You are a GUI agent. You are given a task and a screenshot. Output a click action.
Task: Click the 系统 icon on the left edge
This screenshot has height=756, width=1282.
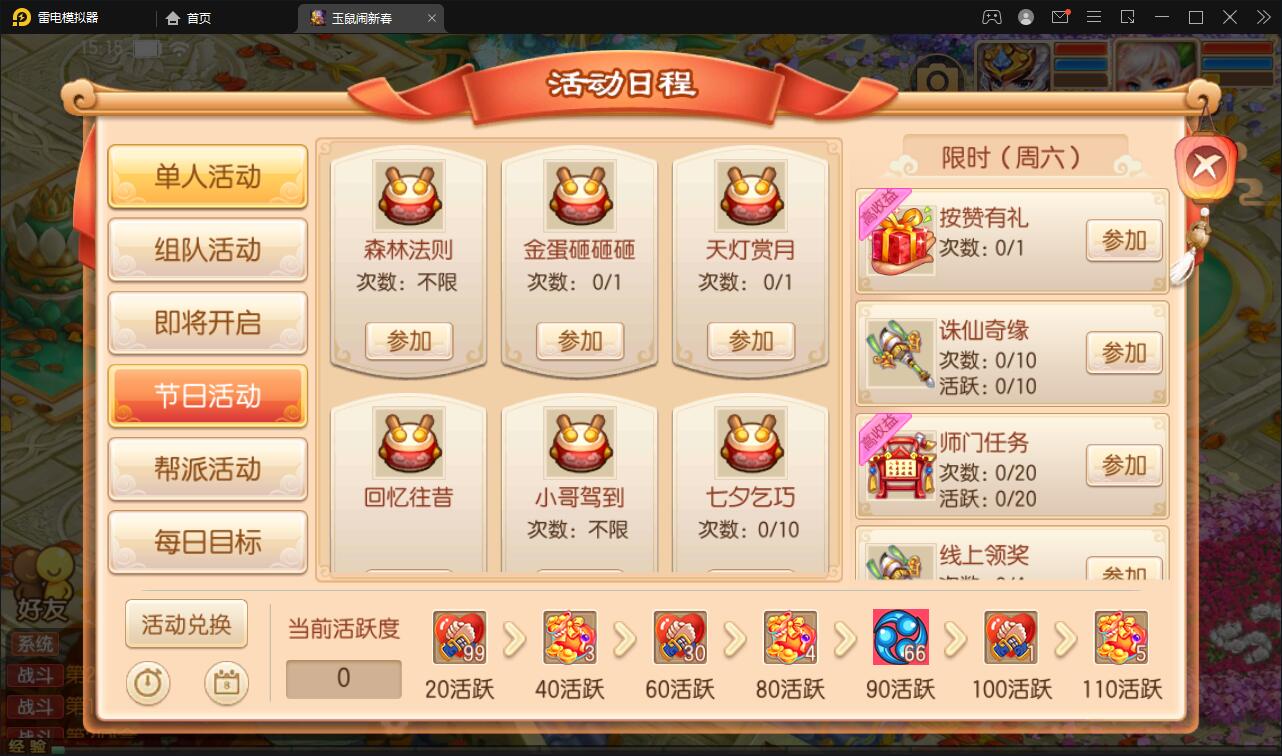(36, 645)
